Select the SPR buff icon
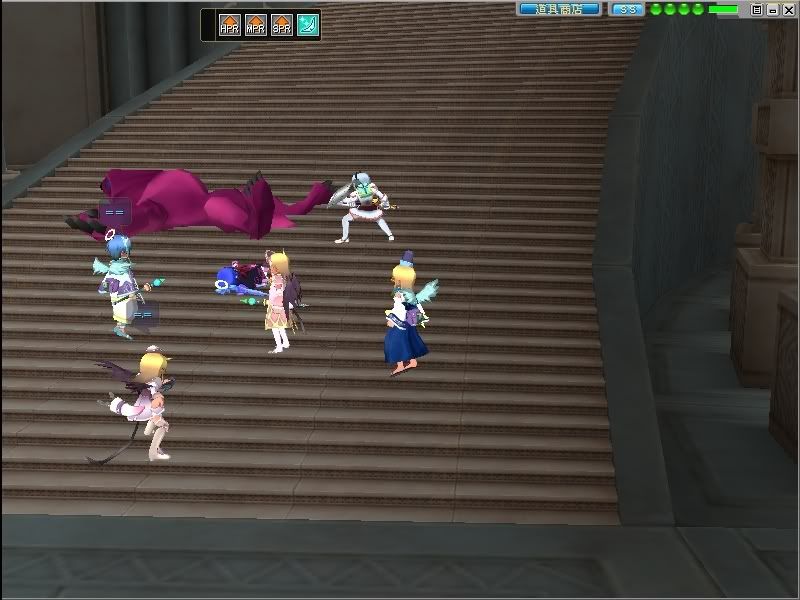The height and width of the screenshot is (600, 800). [281, 25]
